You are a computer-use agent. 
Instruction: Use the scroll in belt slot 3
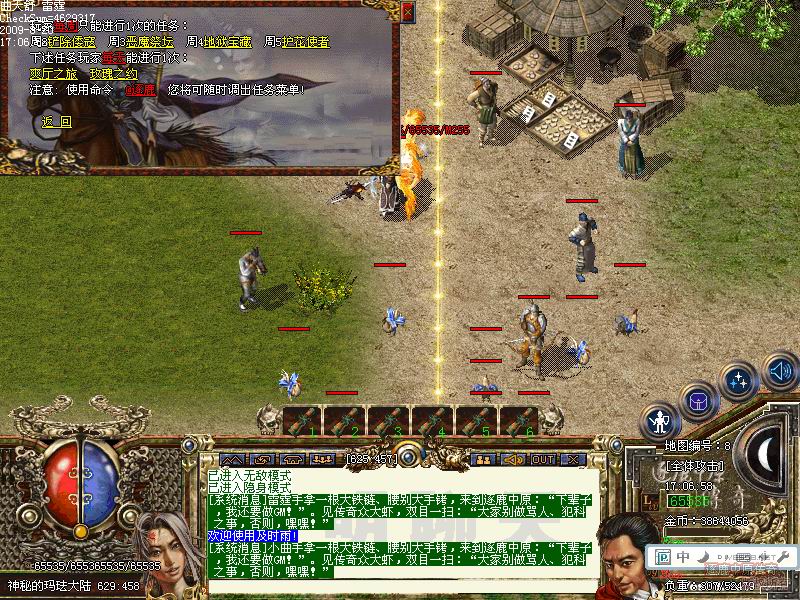pyautogui.click(x=389, y=421)
